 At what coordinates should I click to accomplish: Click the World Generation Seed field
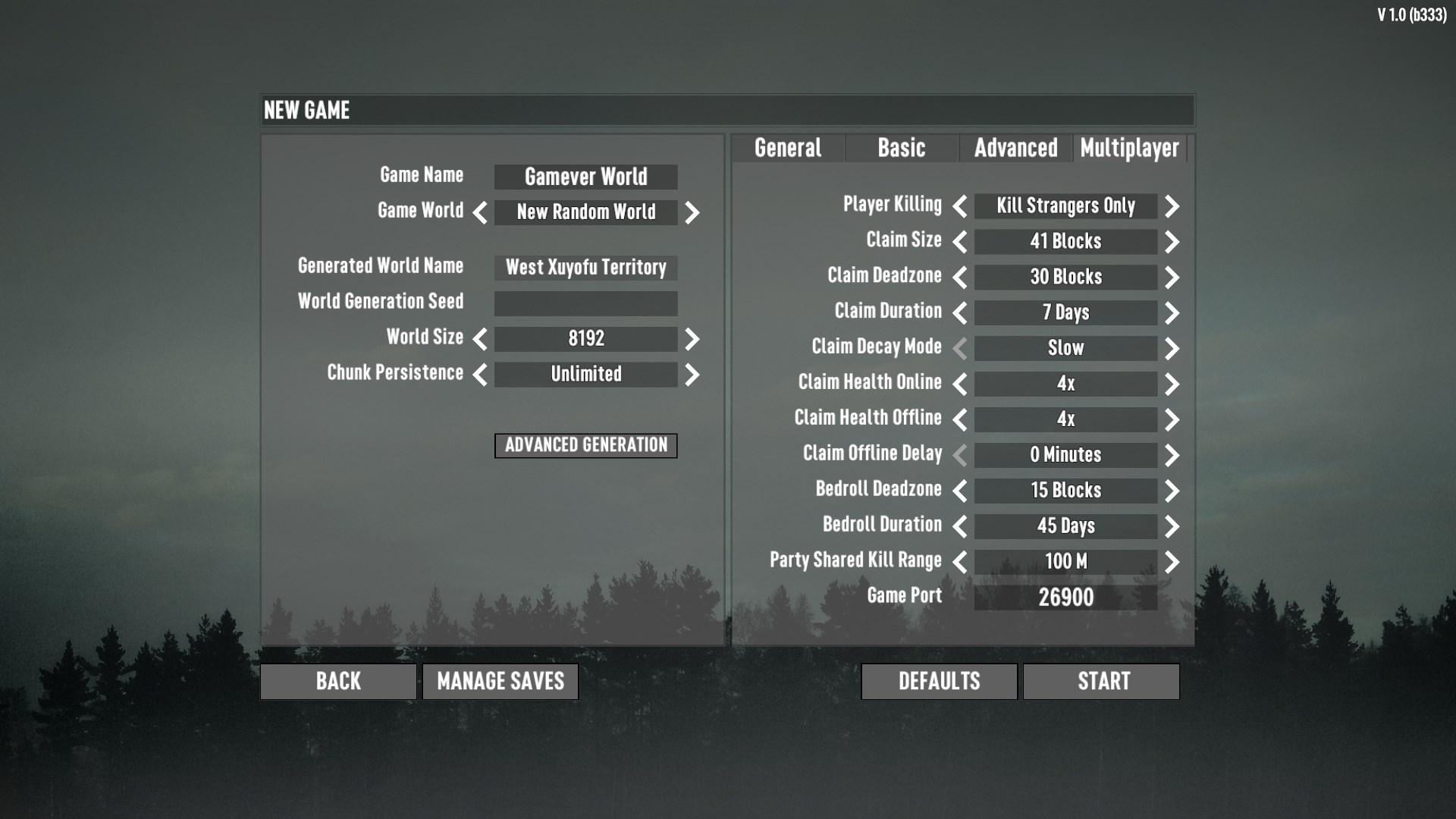click(x=585, y=303)
